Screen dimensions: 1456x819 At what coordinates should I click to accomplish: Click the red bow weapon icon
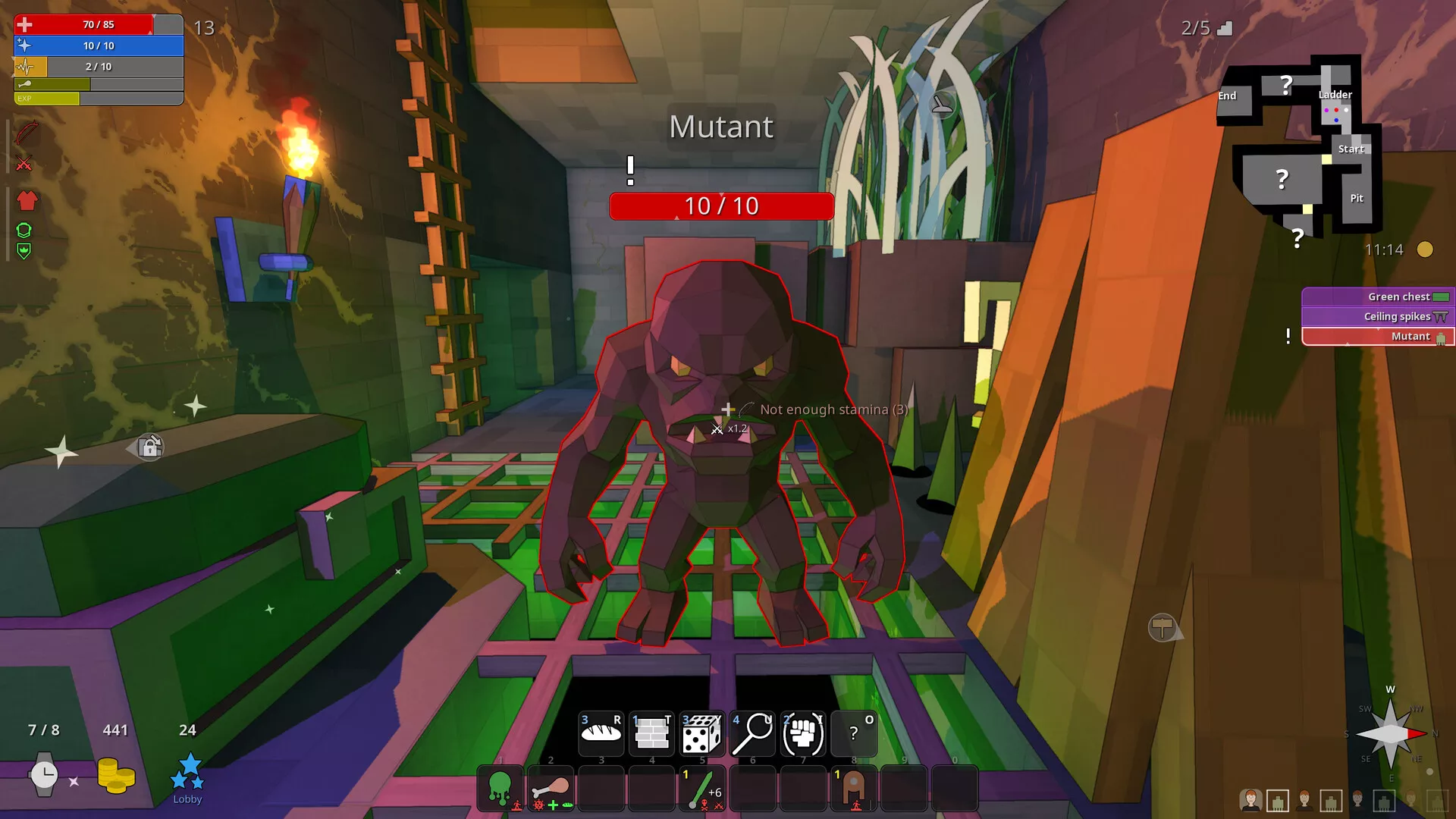point(26,133)
